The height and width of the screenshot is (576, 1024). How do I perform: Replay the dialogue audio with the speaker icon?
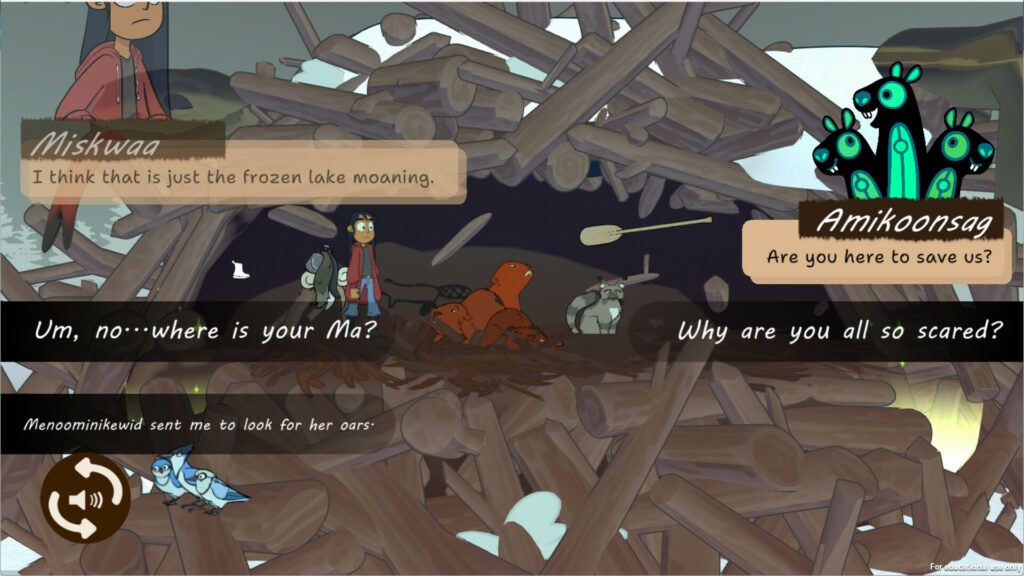tap(85, 498)
